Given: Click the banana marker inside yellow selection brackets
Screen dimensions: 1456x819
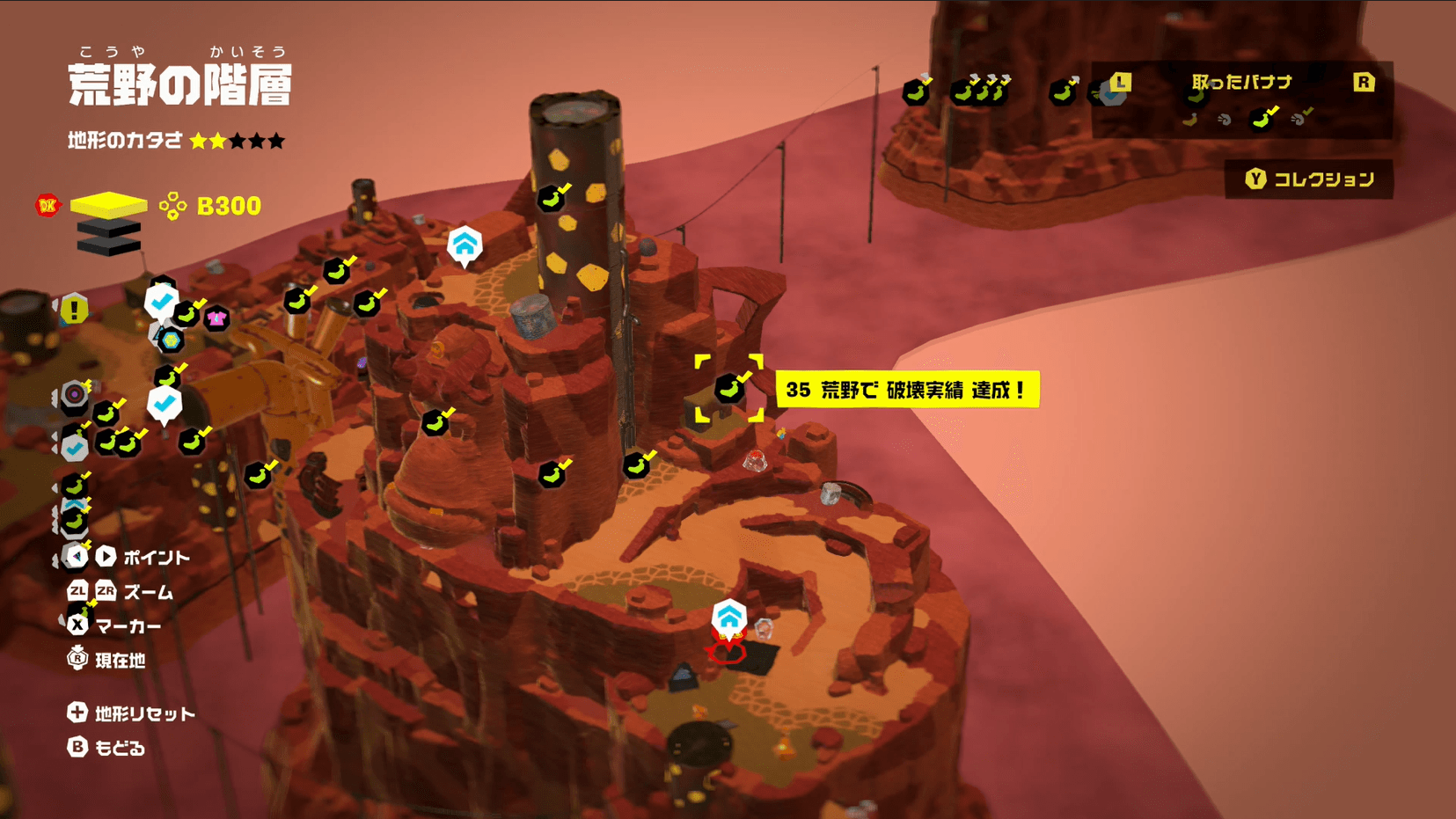Looking at the screenshot, I should pyautogui.click(x=728, y=388).
